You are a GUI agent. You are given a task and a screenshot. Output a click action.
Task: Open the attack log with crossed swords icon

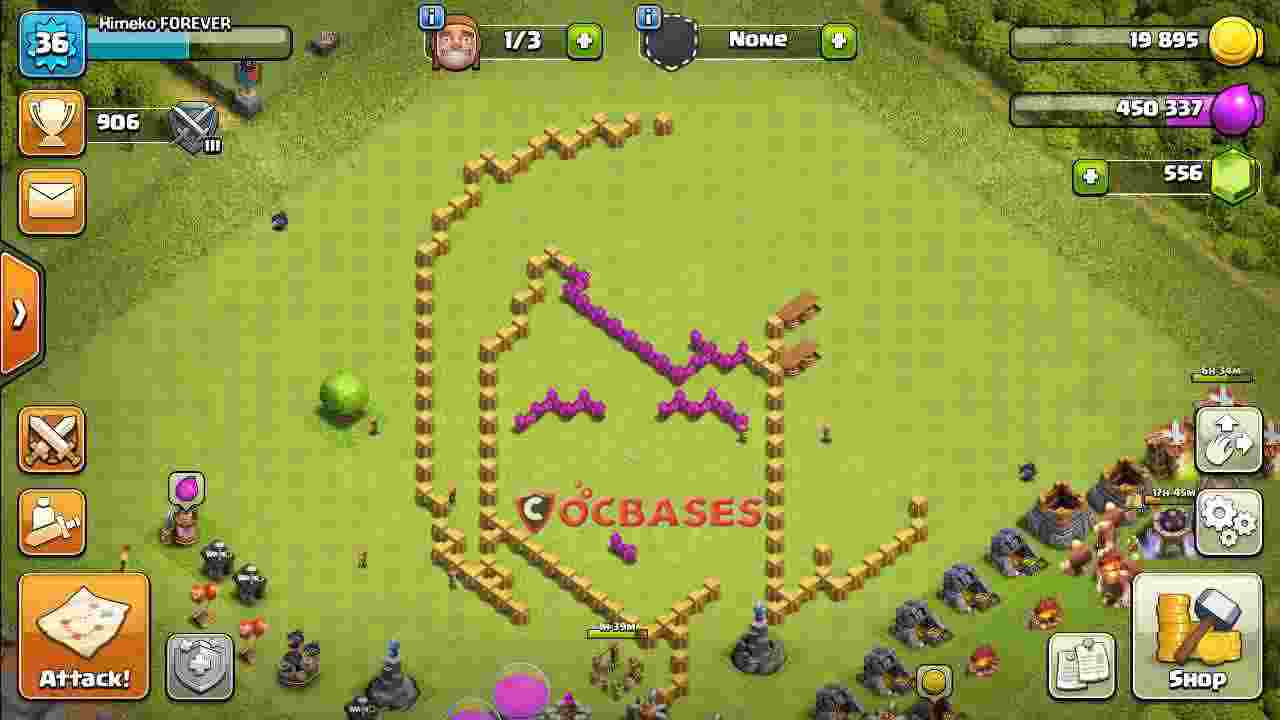[51, 440]
